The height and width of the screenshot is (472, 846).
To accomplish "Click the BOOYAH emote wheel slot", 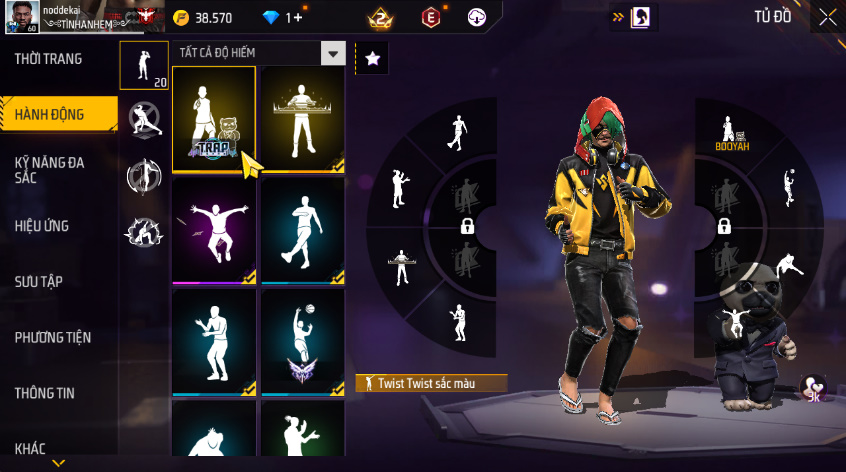I will (732, 133).
